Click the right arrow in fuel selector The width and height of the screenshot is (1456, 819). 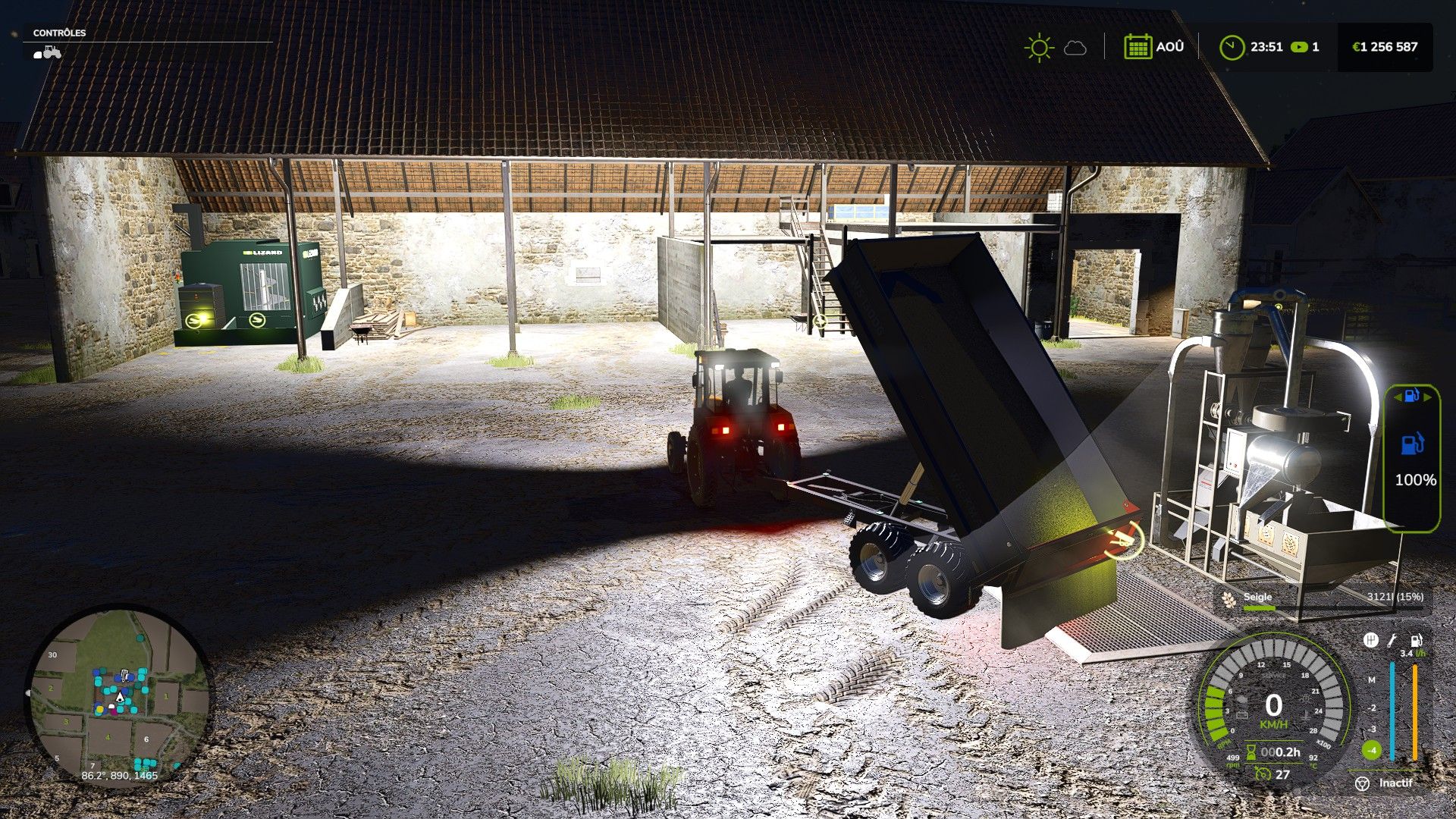(1427, 397)
